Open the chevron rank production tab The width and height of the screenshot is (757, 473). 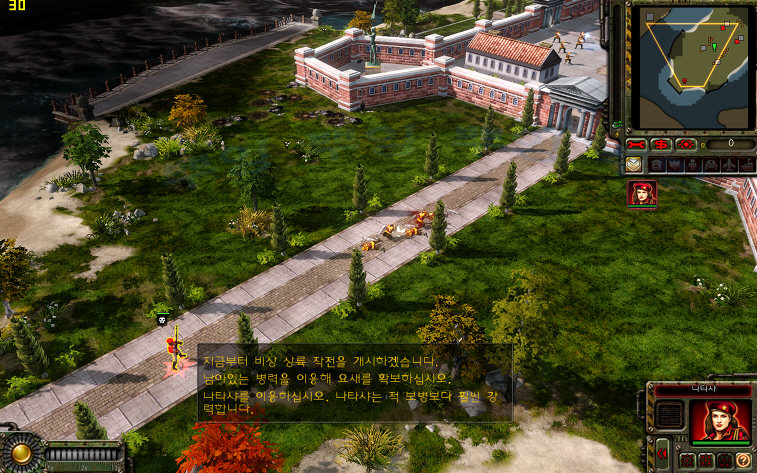click(634, 164)
